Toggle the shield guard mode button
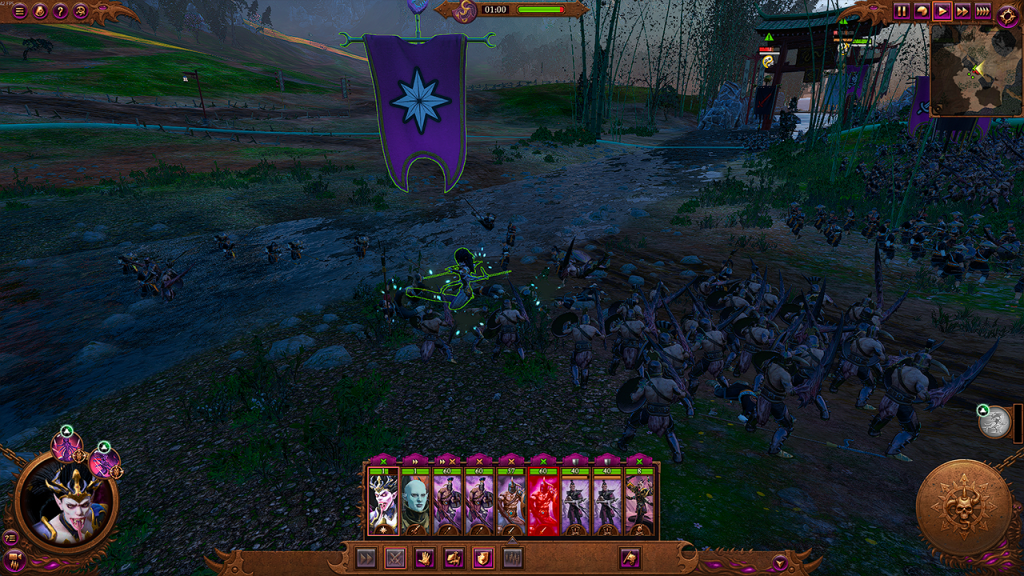 482,558
